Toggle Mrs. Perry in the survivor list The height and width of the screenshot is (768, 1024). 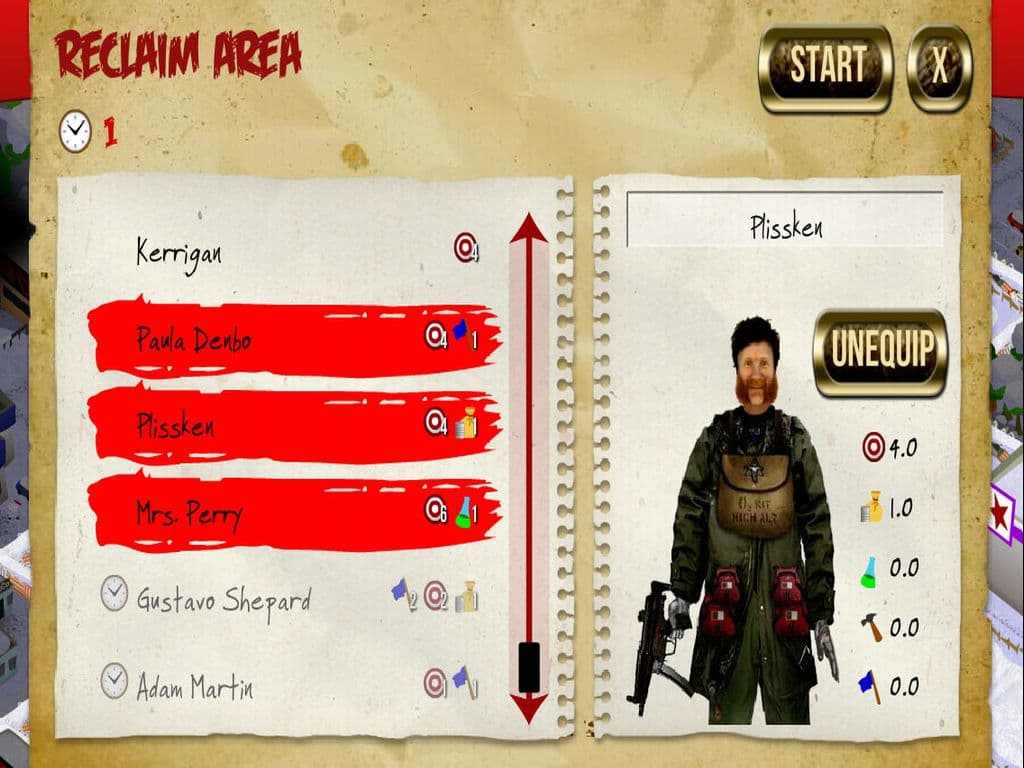[290, 512]
